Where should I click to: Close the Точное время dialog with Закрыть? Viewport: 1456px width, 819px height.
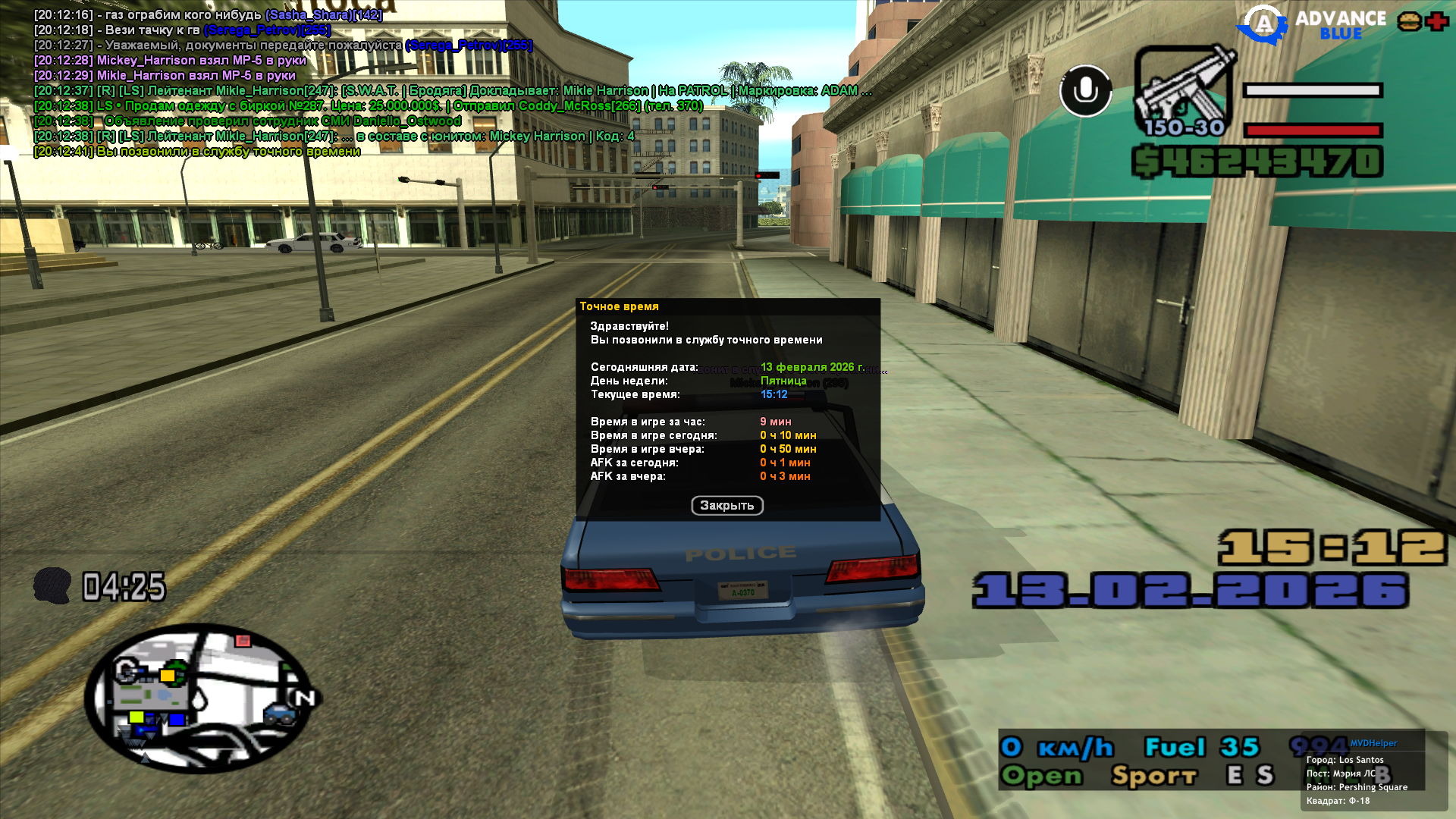point(726,506)
